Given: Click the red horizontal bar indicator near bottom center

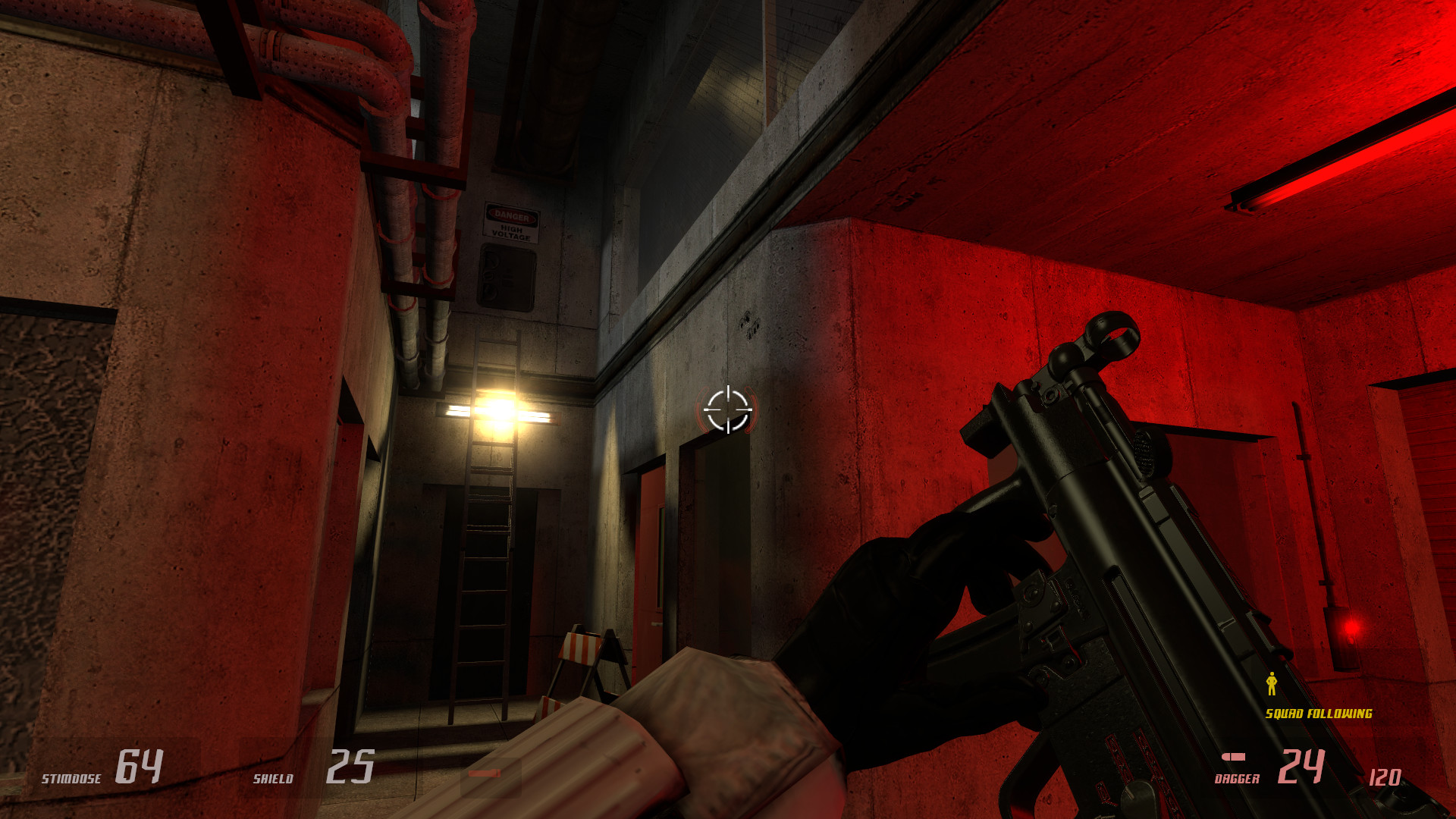Looking at the screenshot, I should point(485,772).
